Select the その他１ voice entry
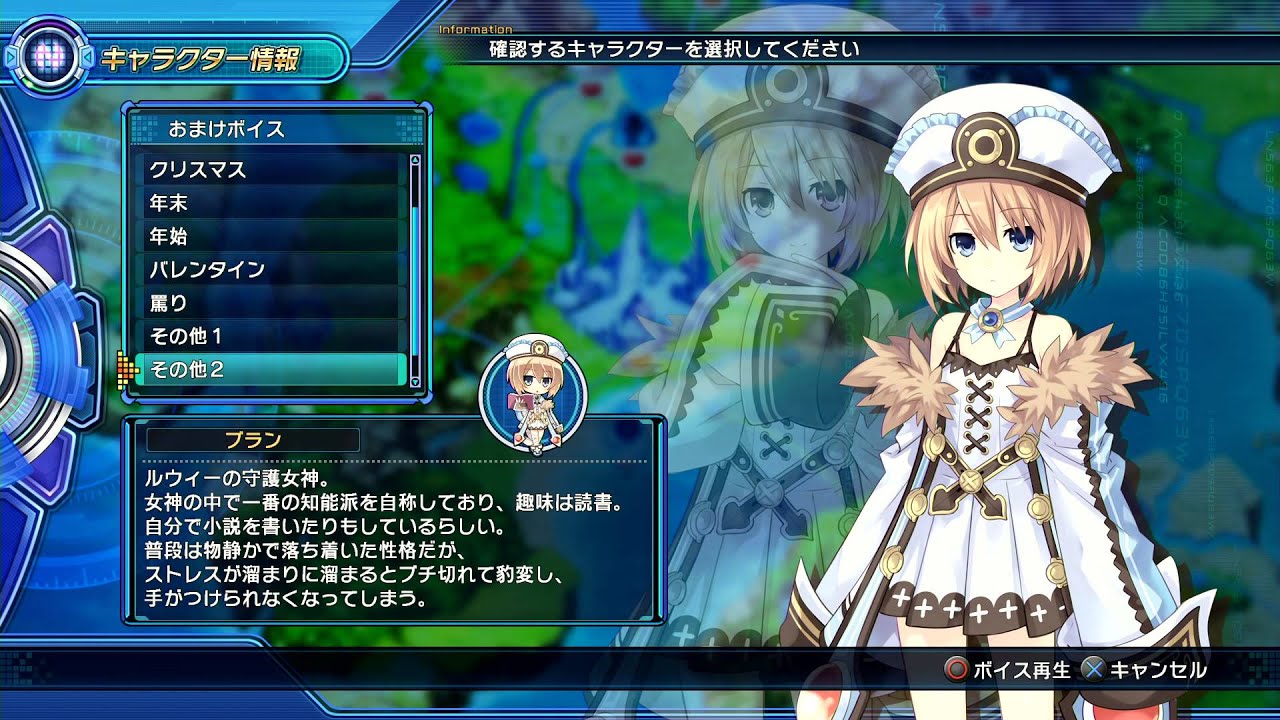Viewport: 1280px width, 720px height. click(x=270, y=337)
